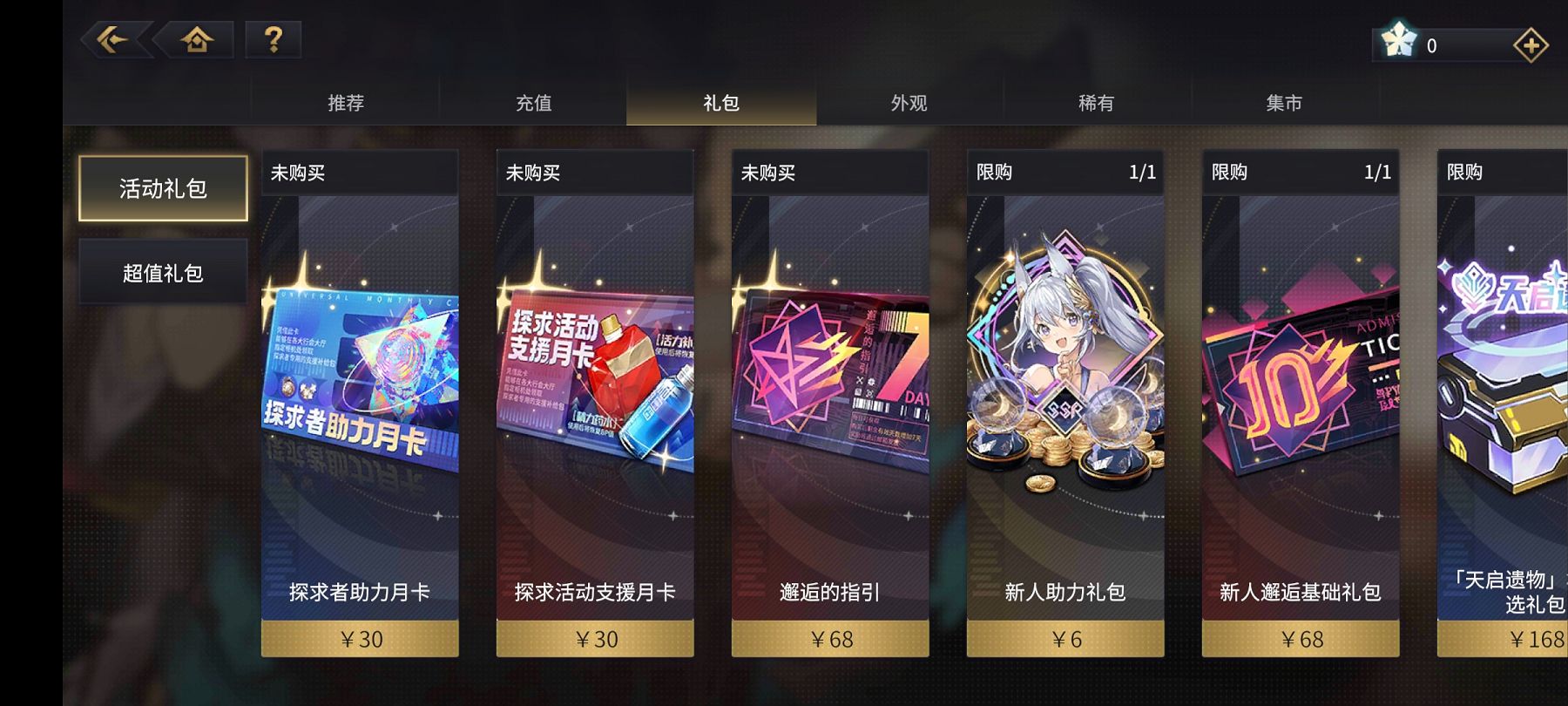The width and height of the screenshot is (1568, 706).
Task: Open the 充值 recharge tab
Action: (x=533, y=103)
